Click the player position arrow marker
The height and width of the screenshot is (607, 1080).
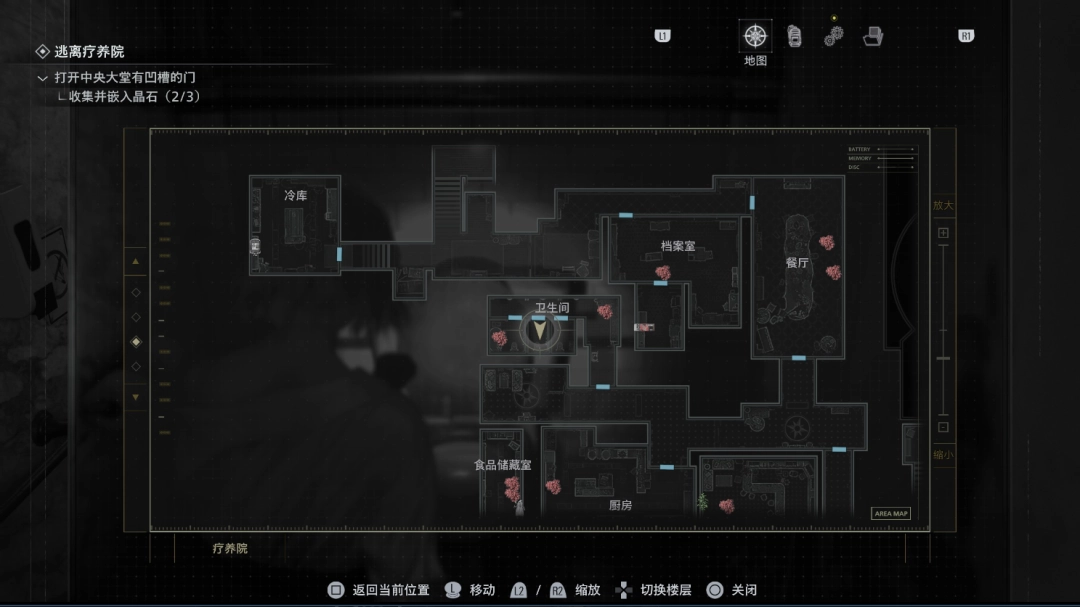click(541, 331)
